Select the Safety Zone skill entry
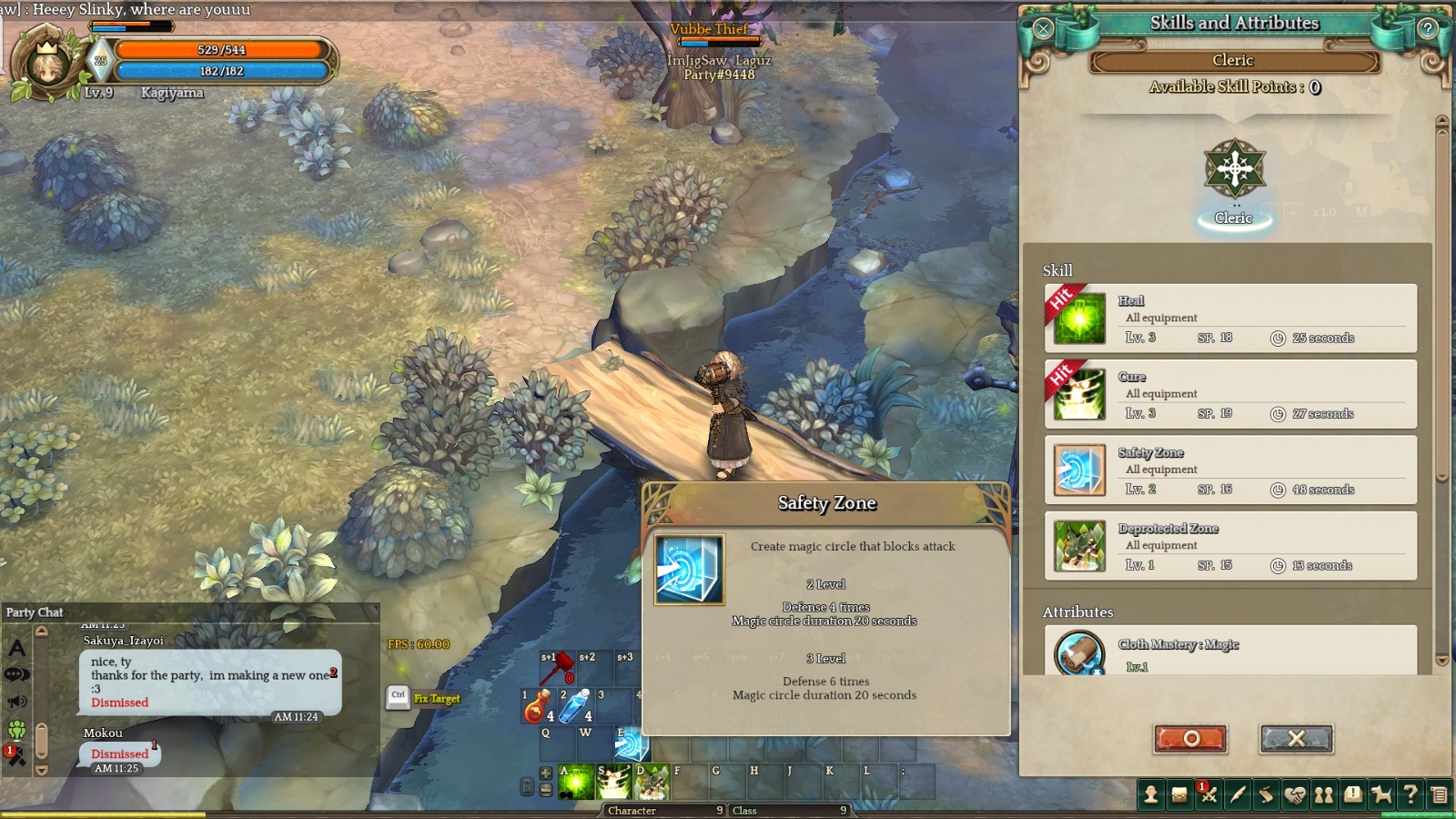Image resolution: width=1456 pixels, height=819 pixels. point(1230,470)
